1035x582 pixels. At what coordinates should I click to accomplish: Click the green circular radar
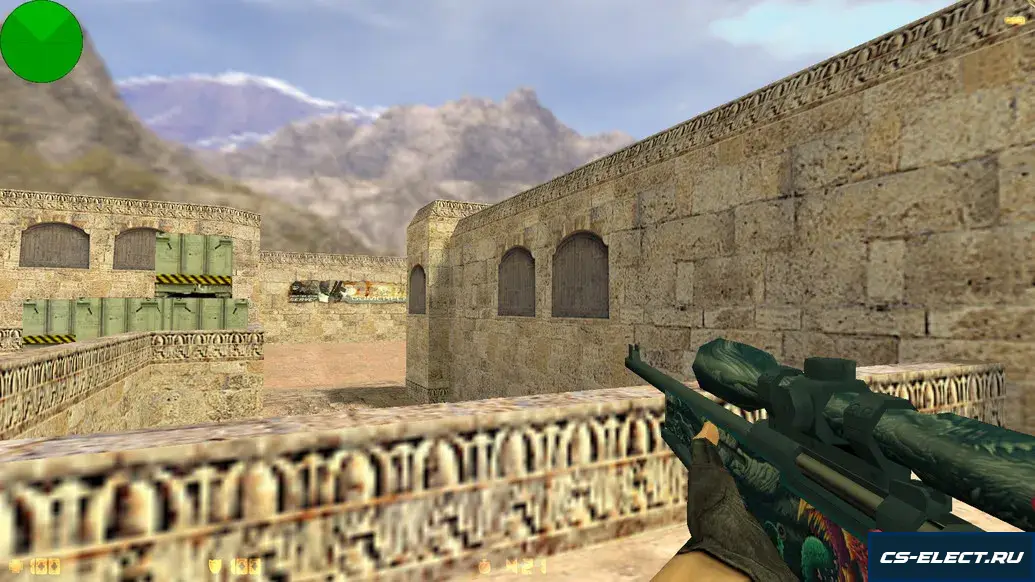pyautogui.click(x=41, y=41)
